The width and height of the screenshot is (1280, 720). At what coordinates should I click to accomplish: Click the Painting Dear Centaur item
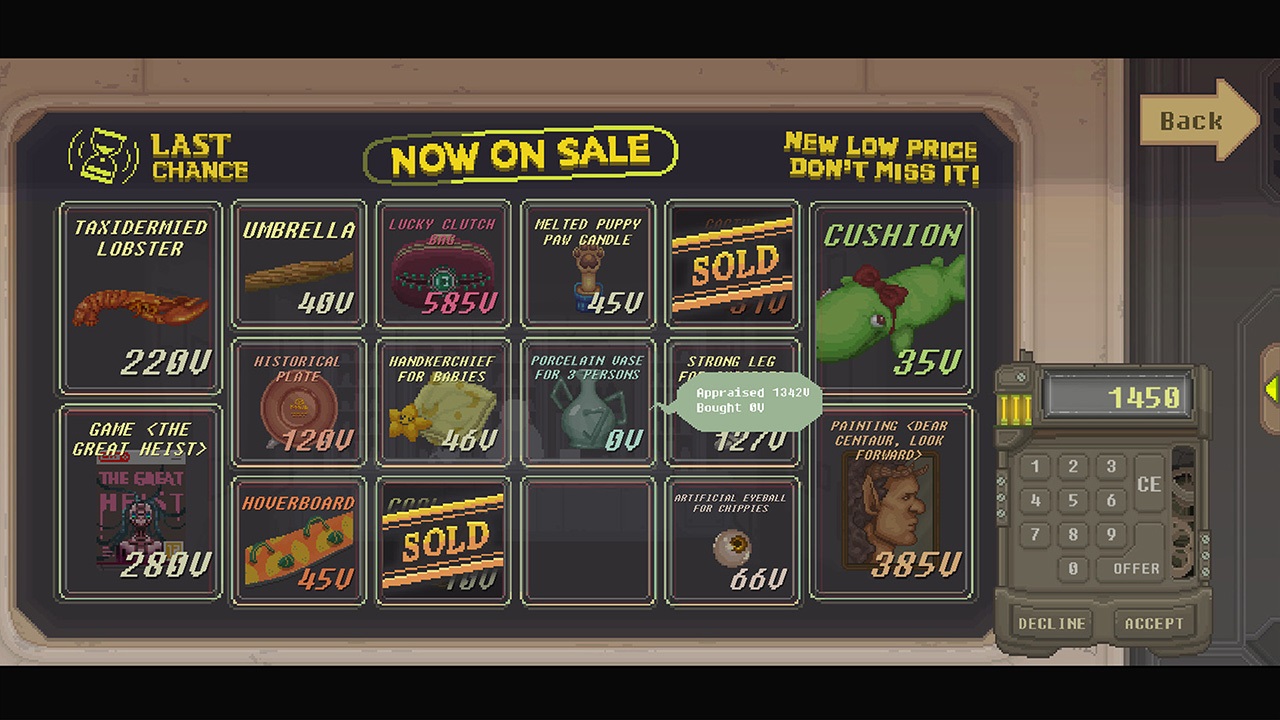click(890, 500)
